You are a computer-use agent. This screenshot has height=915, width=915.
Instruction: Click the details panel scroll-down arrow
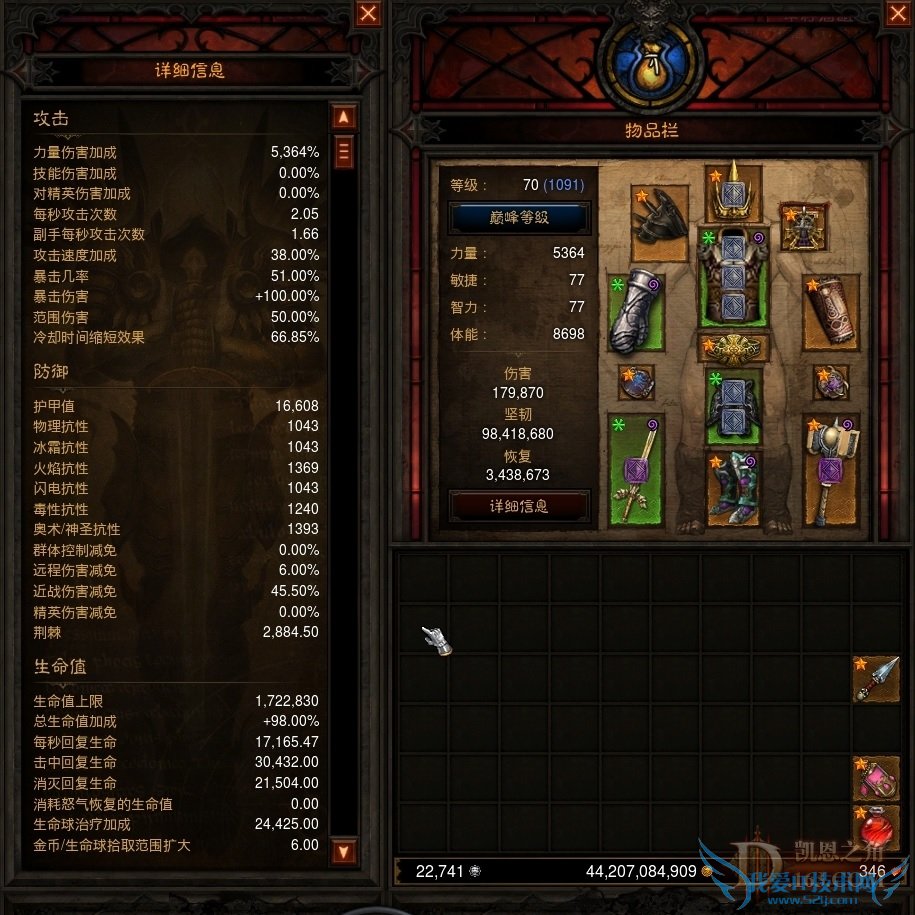(x=343, y=852)
